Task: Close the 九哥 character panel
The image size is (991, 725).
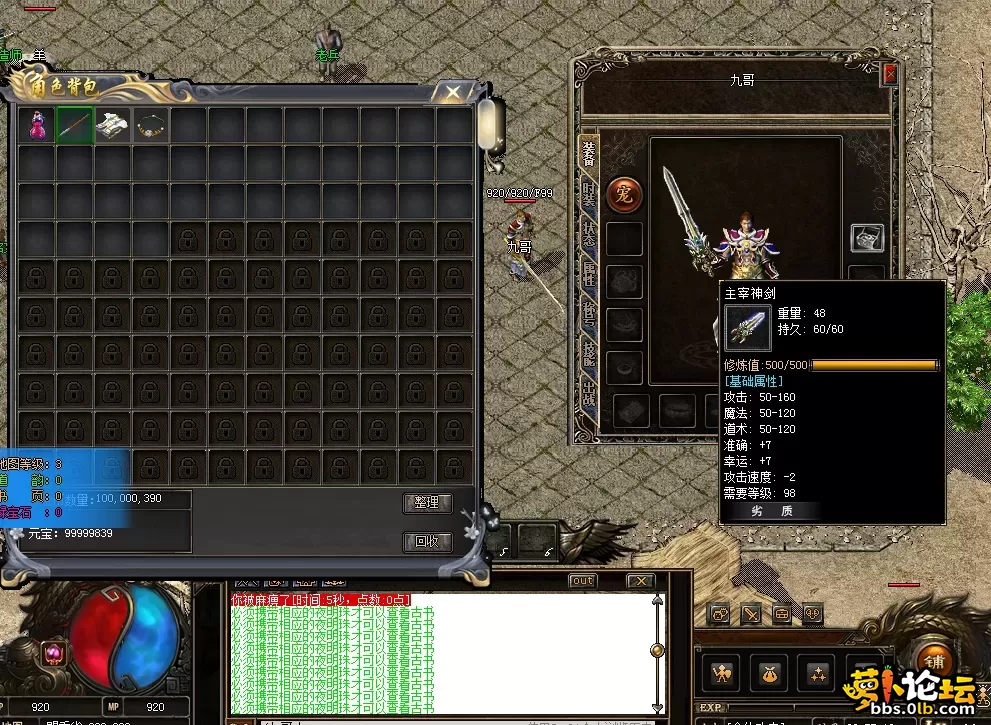Action: (x=890, y=73)
